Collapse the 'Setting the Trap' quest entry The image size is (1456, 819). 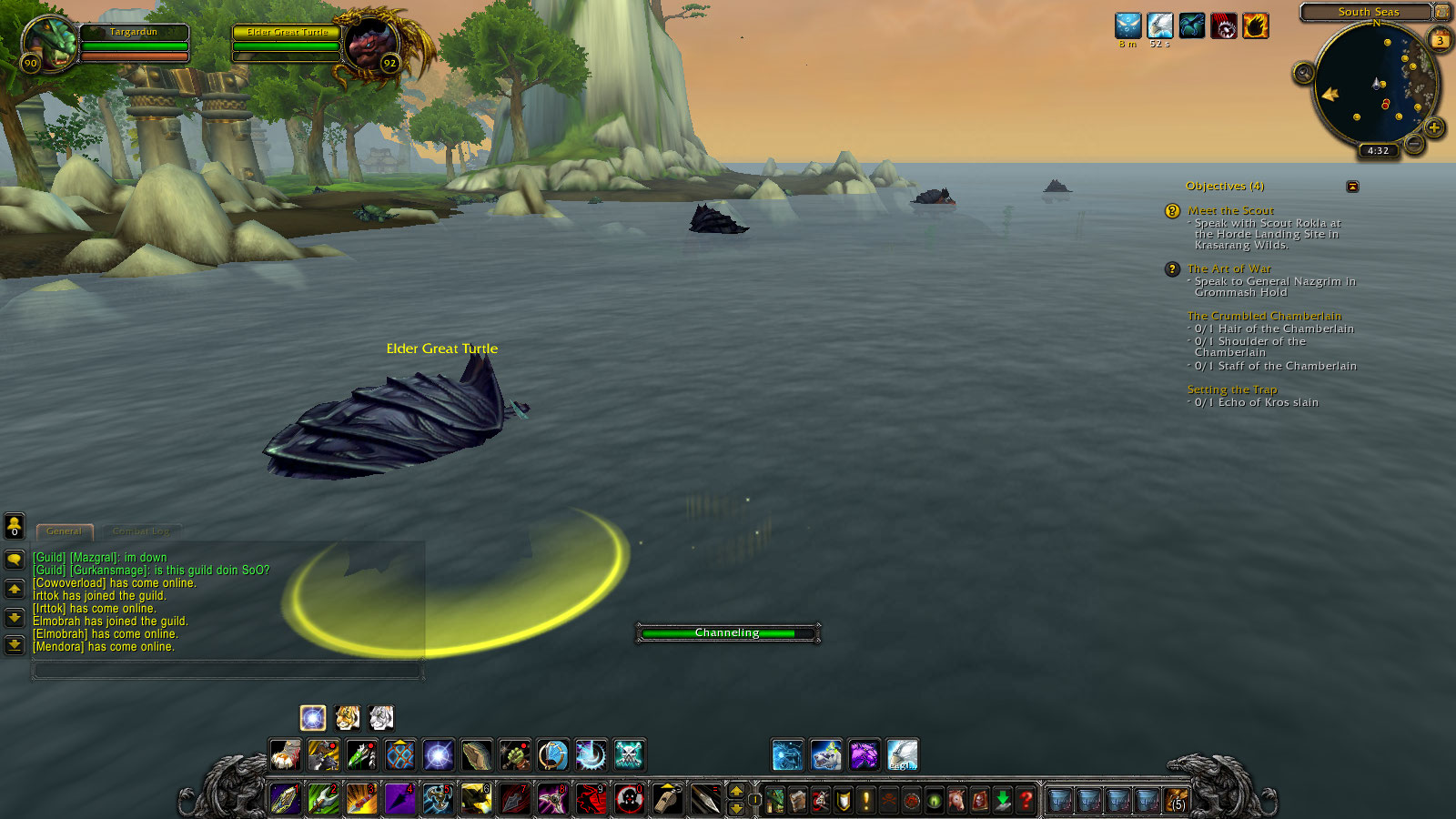tap(1232, 389)
